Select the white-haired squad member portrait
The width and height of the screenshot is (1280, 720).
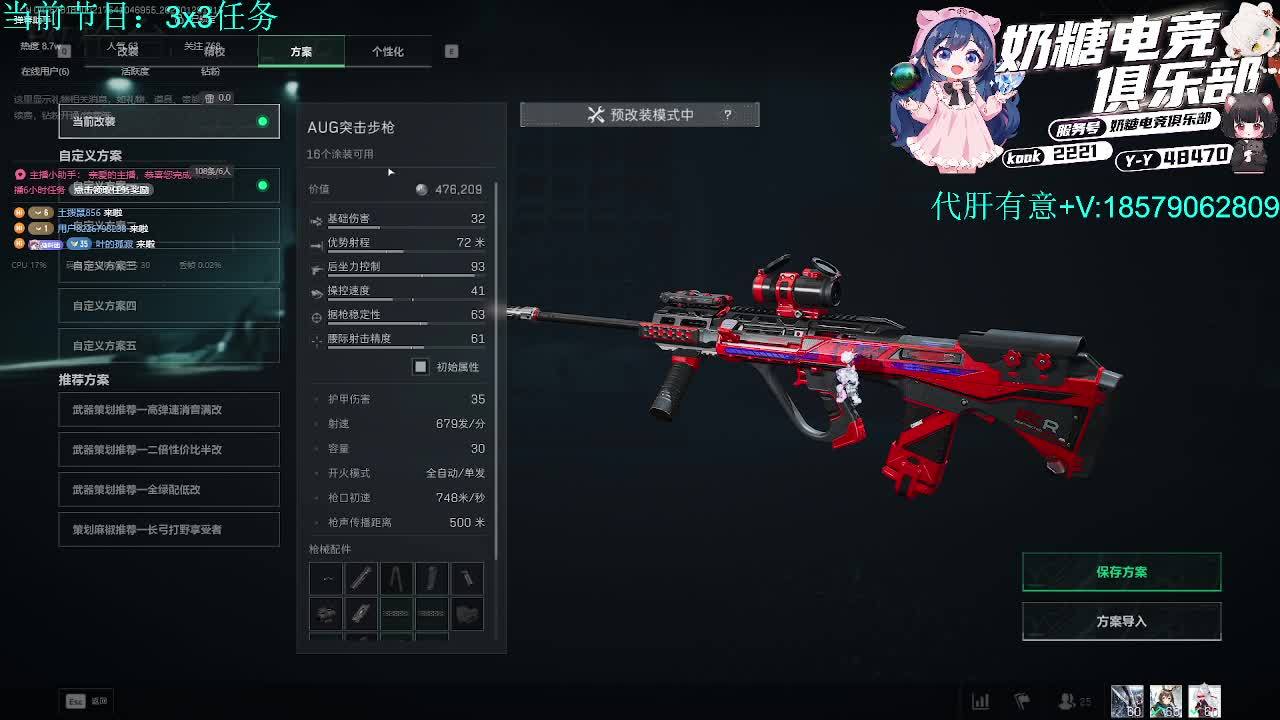(1205, 701)
